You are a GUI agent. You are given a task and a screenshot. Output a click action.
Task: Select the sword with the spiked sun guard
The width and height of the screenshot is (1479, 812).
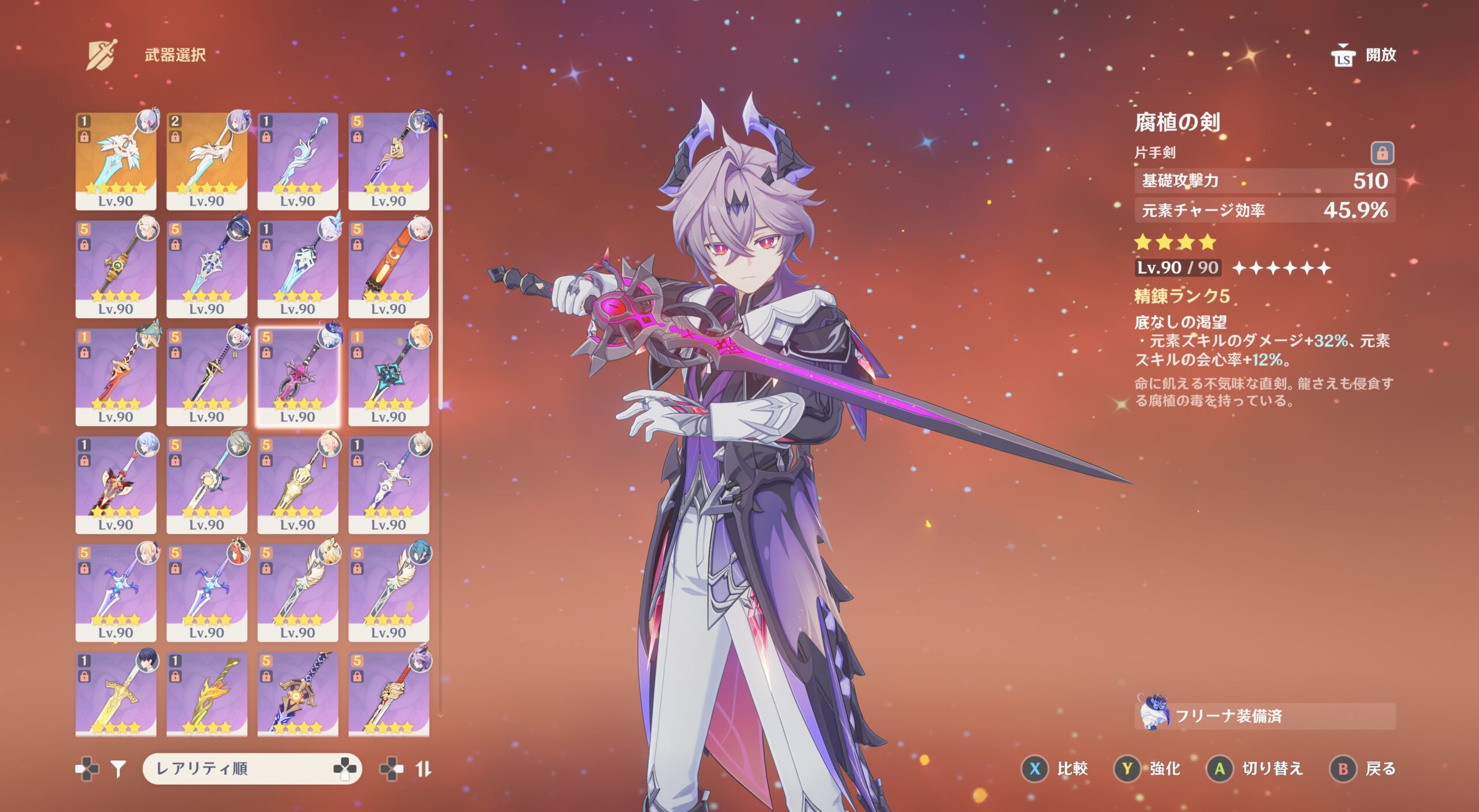tap(206, 484)
